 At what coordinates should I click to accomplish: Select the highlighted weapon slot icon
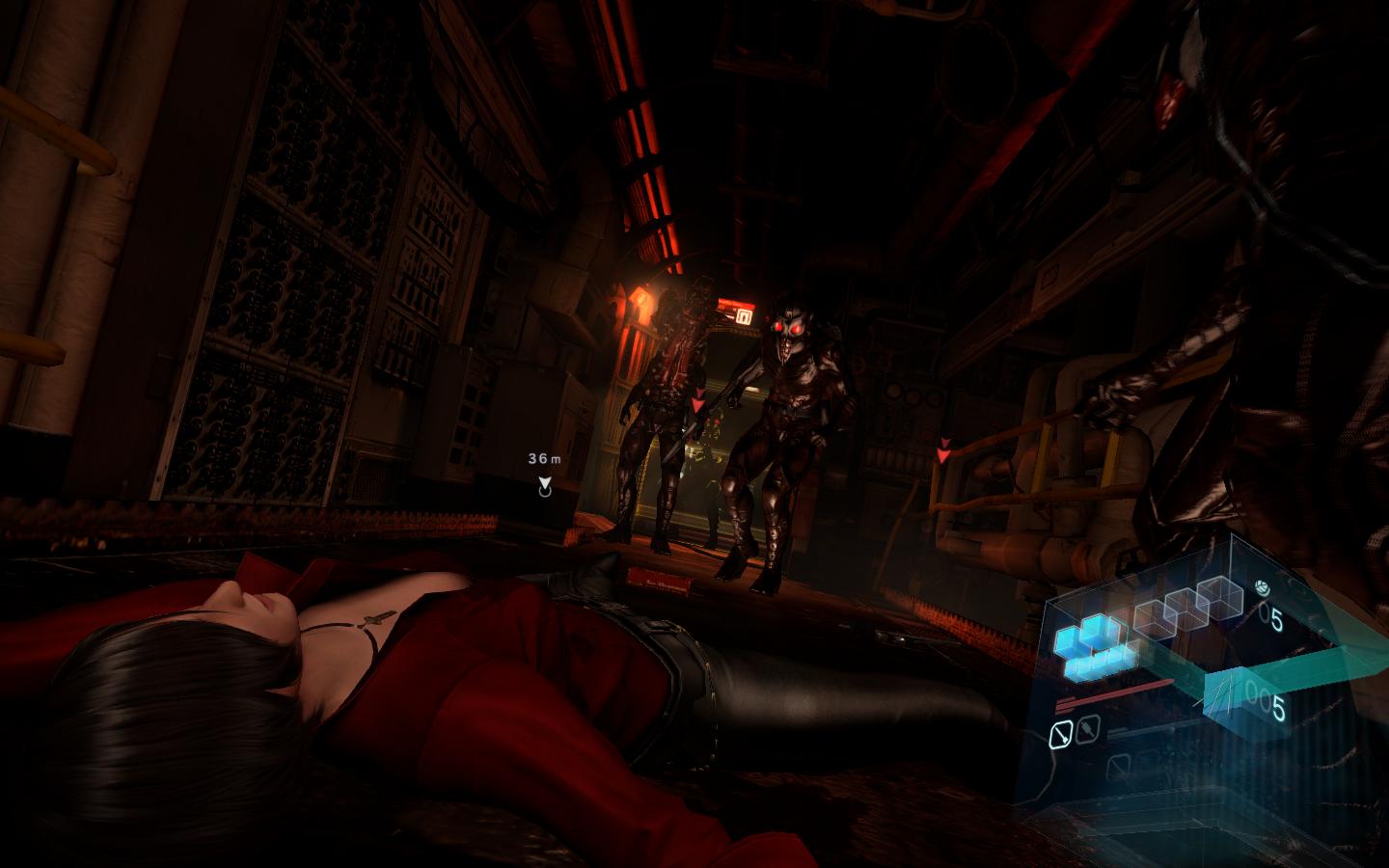coord(1060,735)
